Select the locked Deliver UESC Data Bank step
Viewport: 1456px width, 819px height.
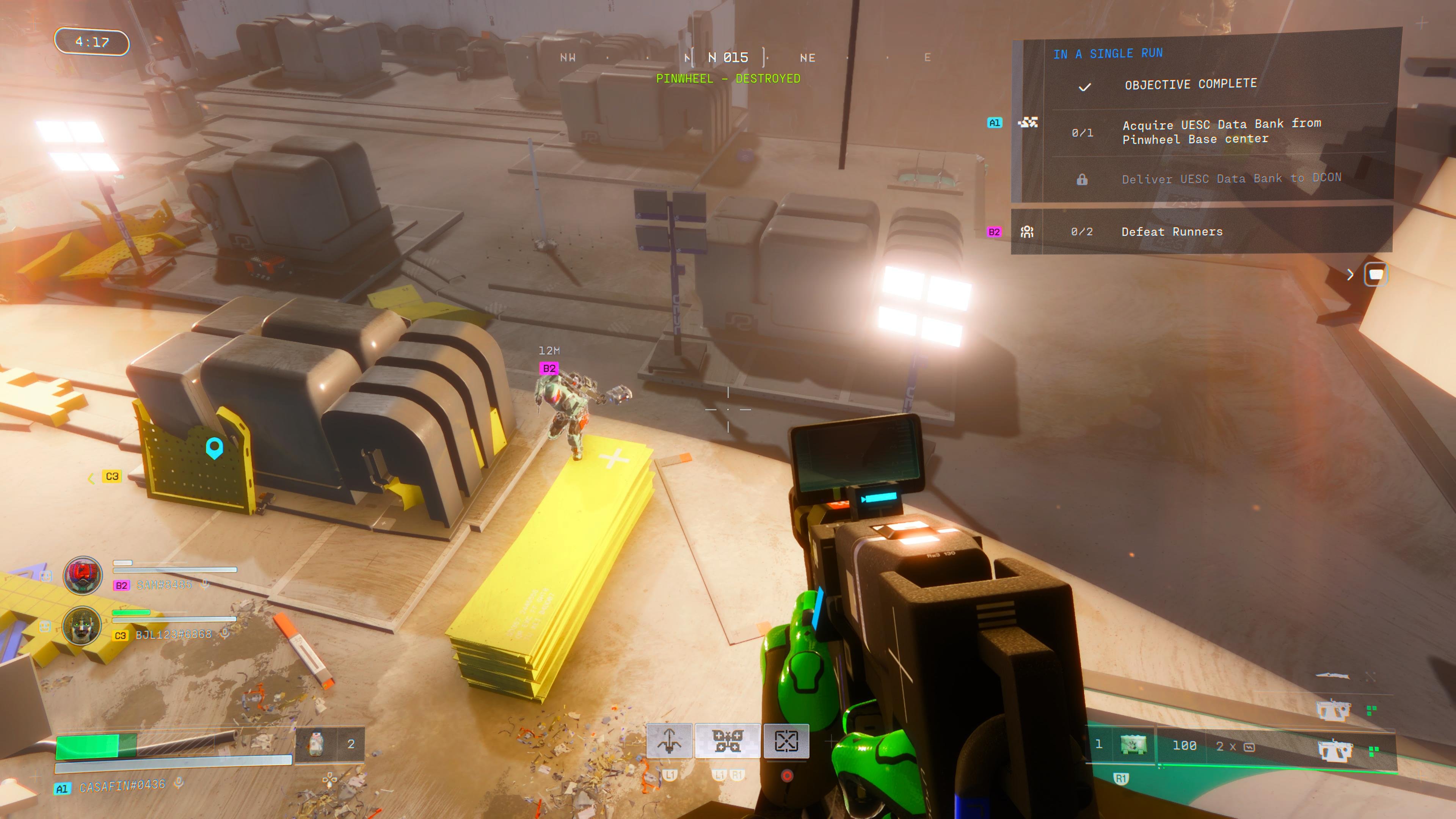1230,179
